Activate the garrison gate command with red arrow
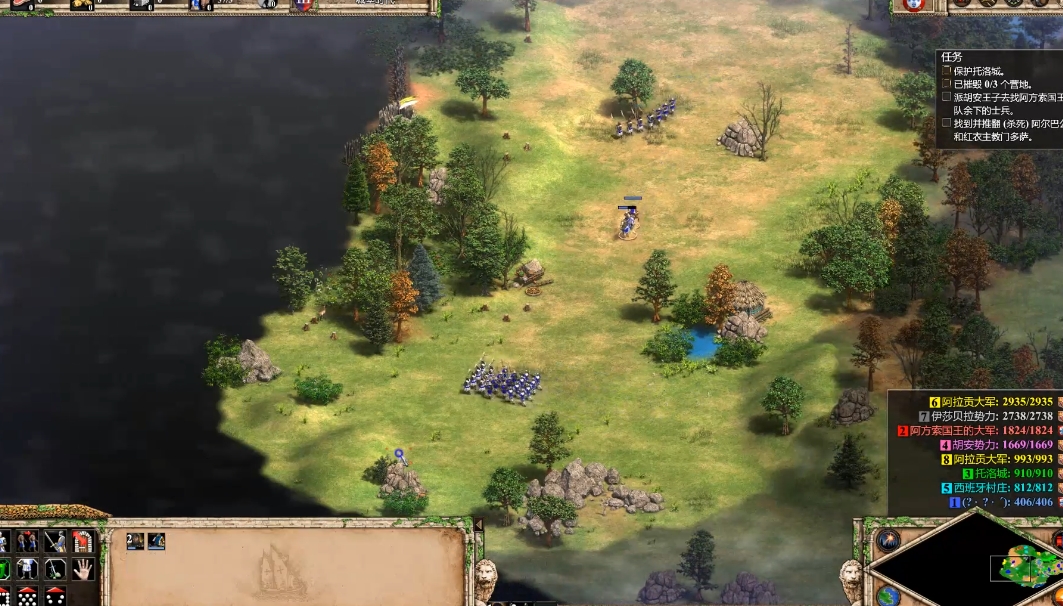The height and width of the screenshot is (606, 1063). (x=84, y=542)
